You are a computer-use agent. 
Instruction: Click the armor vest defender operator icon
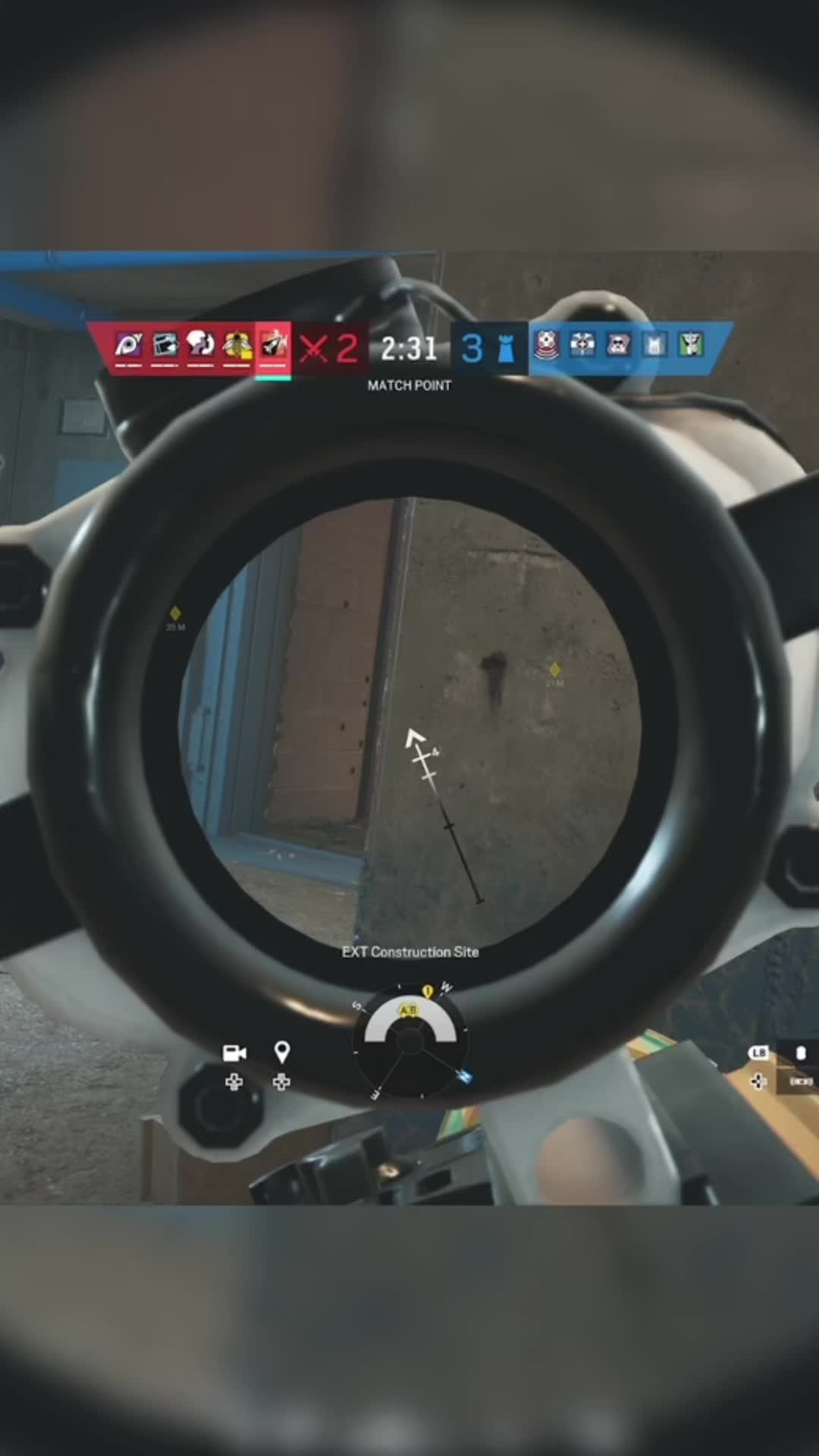[x=655, y=346]
